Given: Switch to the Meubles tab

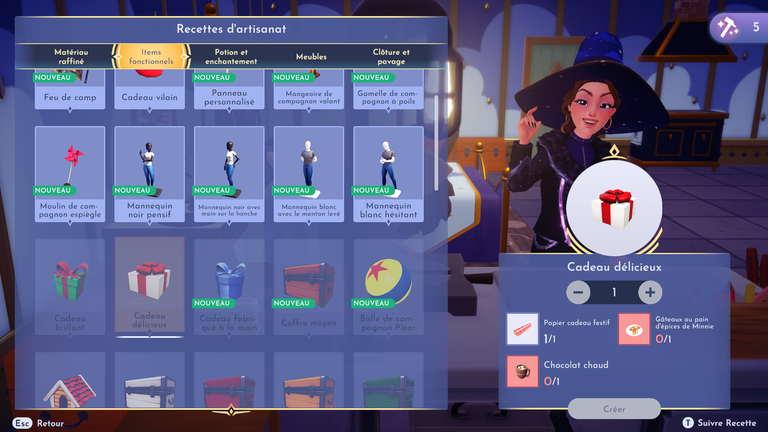Looking at the screenshot, I should point(311,57).
